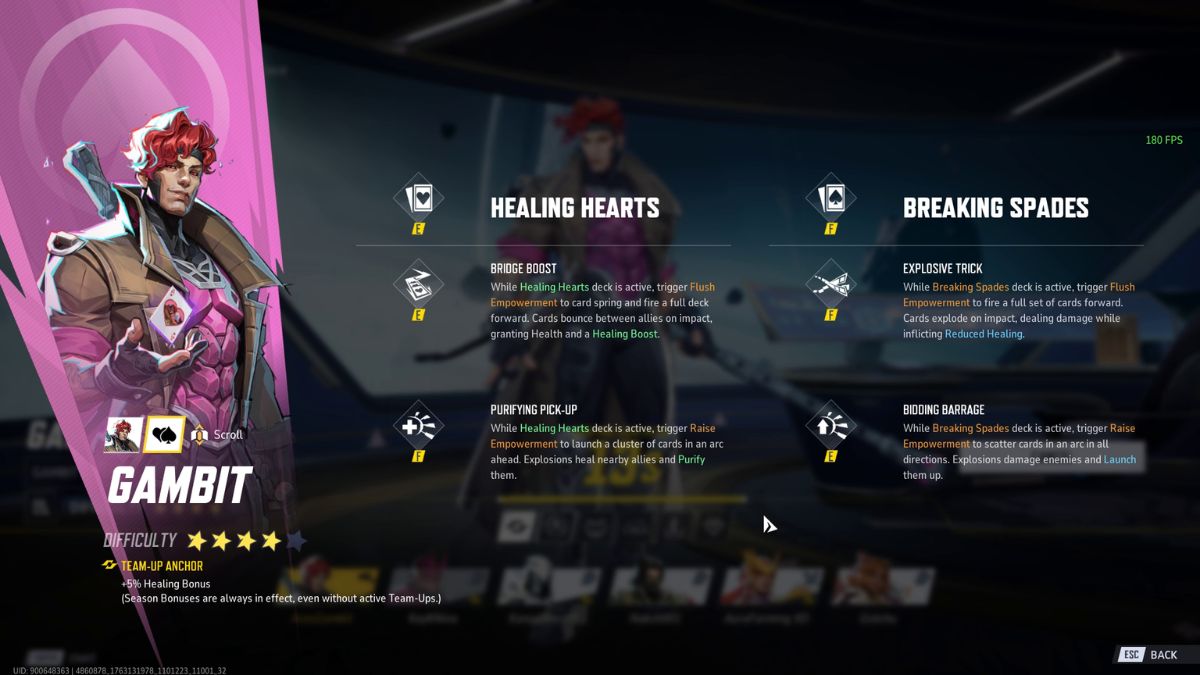The image size is (1200, 675).
Task: Select the Healing Hearts deck icon
Action: pyautogui.click(x=419, y=199)
